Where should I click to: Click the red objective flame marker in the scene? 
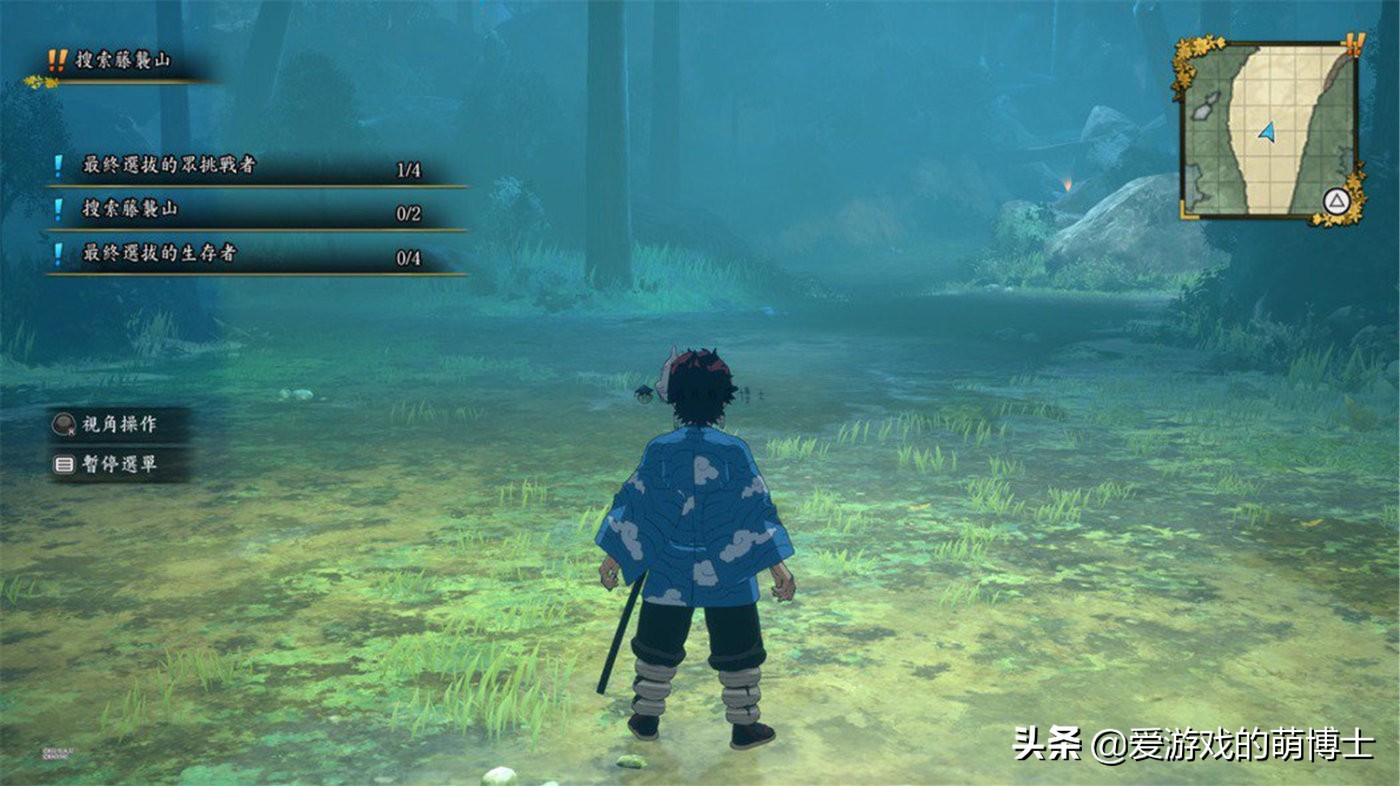click(1068, 183)
